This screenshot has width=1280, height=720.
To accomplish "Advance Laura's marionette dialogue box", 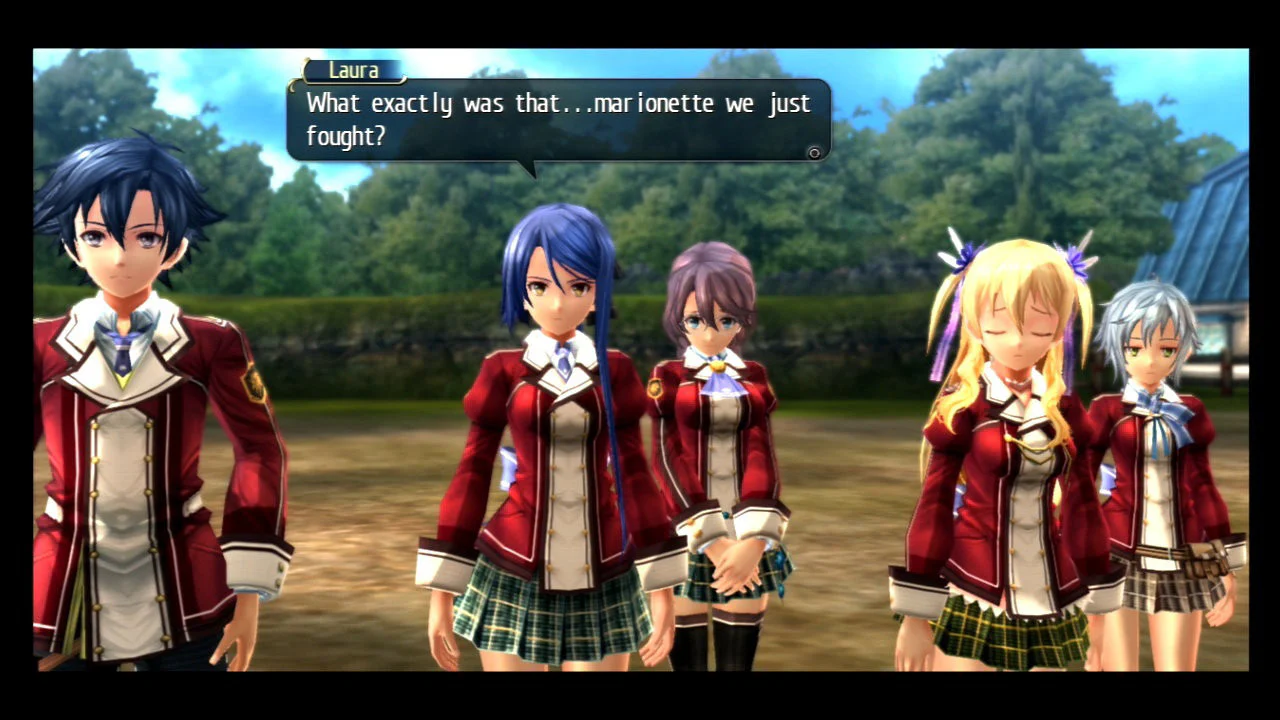I will [x=814, y=153].
